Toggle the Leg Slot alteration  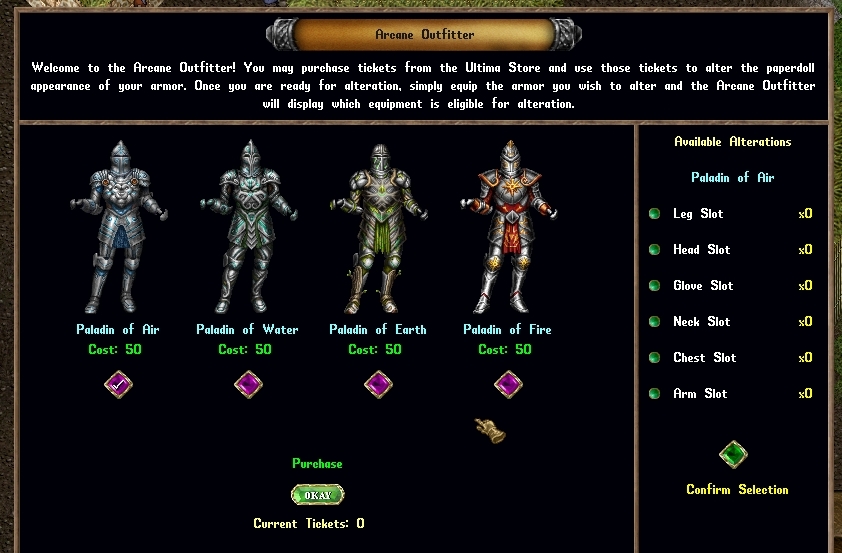point(655,214)
